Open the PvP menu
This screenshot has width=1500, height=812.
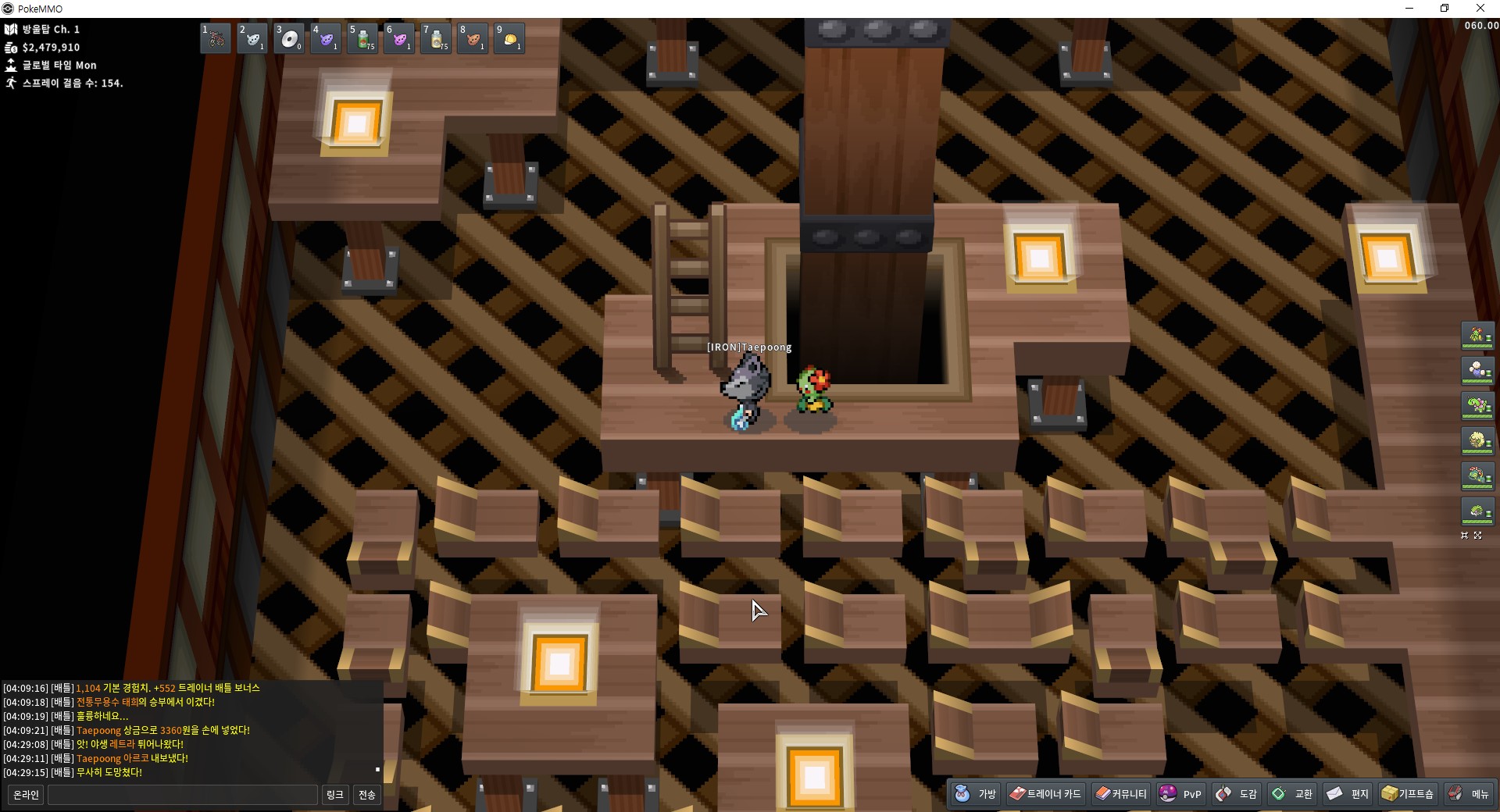click(1181, 794)
